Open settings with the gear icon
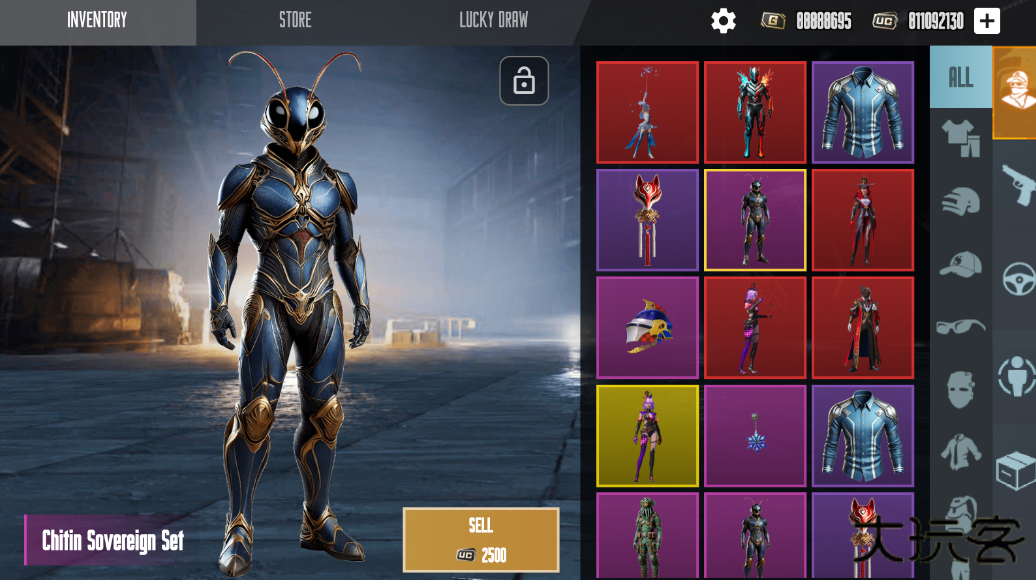Screen dimensions: 1036x580 coord(723,21)
